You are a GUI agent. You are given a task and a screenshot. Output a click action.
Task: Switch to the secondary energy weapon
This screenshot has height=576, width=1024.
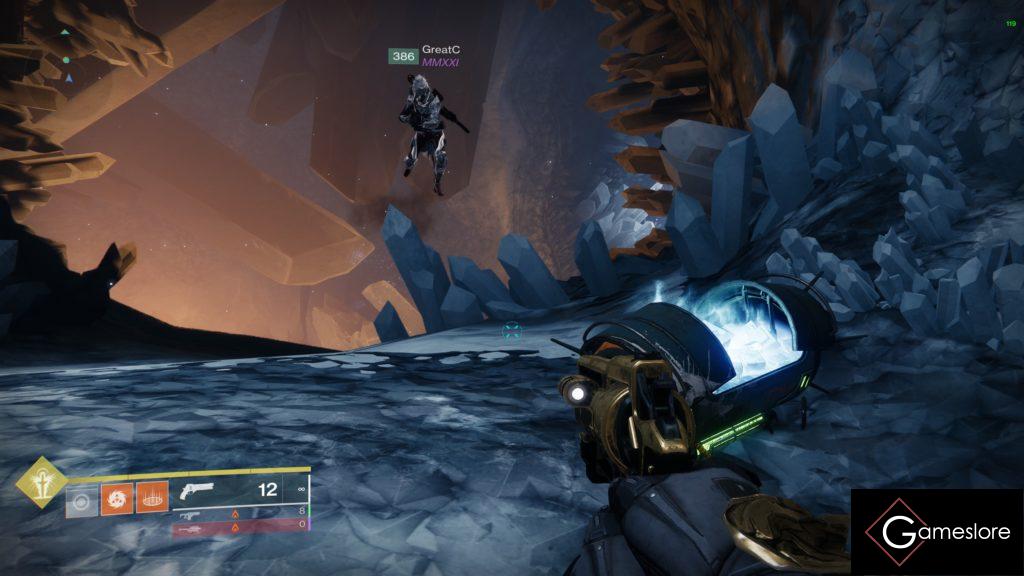pos(189,513)
